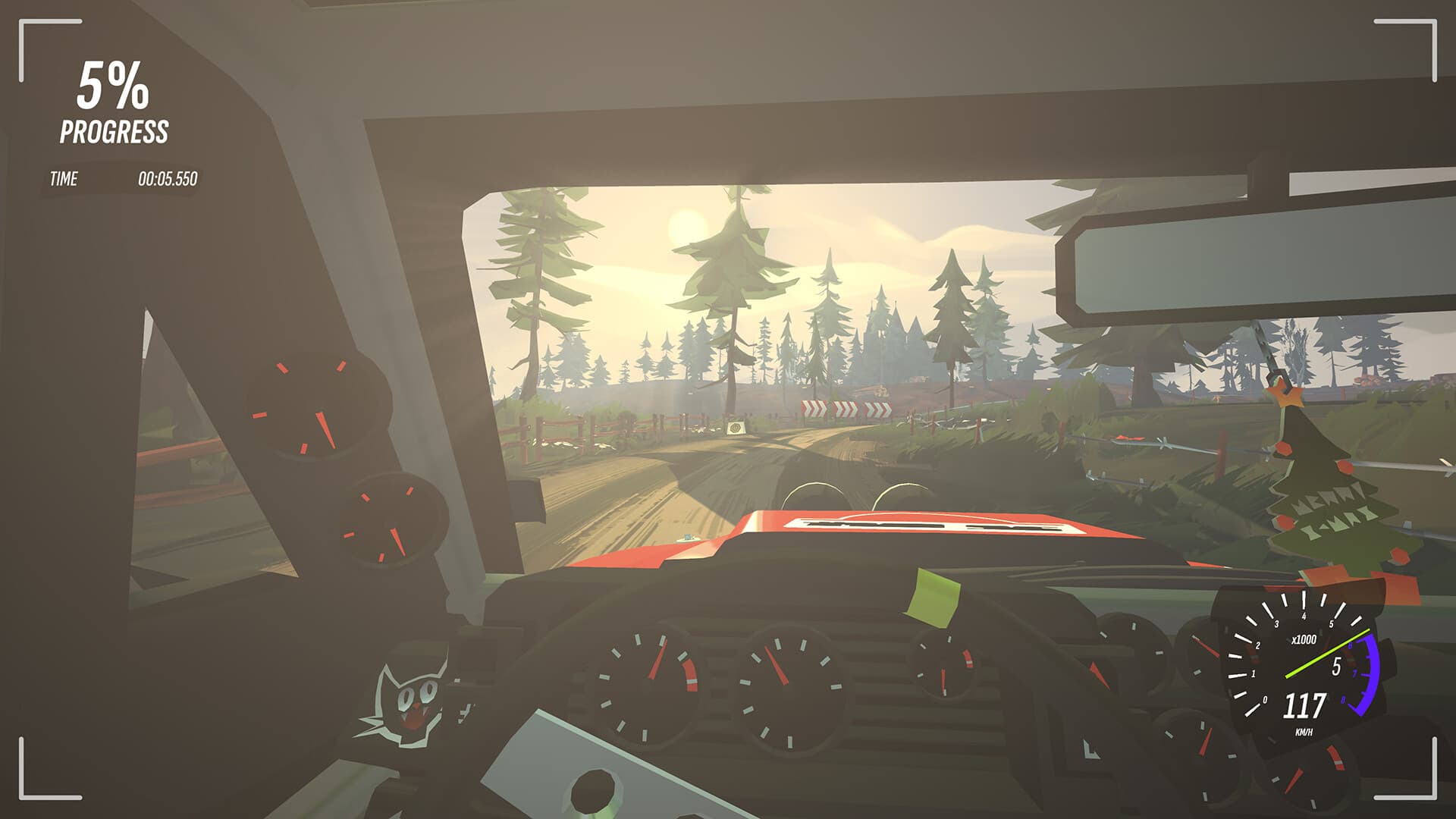Click the 00:05.550 timer value
This screenshot has width=1456, height=819.
(168, 179)
